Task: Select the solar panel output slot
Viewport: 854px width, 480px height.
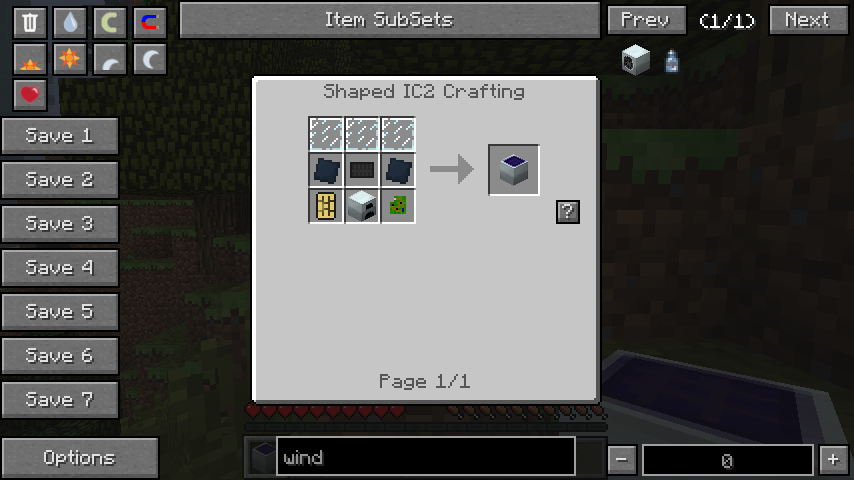Action: pyautogui.click(x=514, y=170)
